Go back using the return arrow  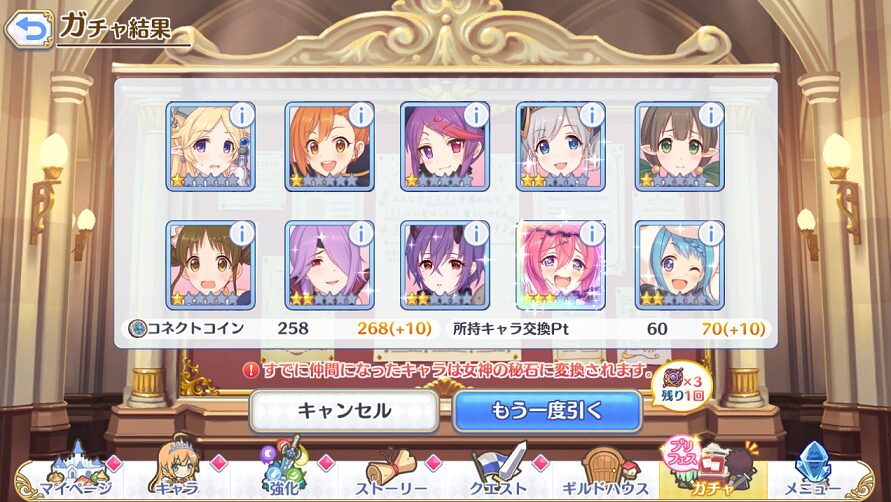coord(28,28)
